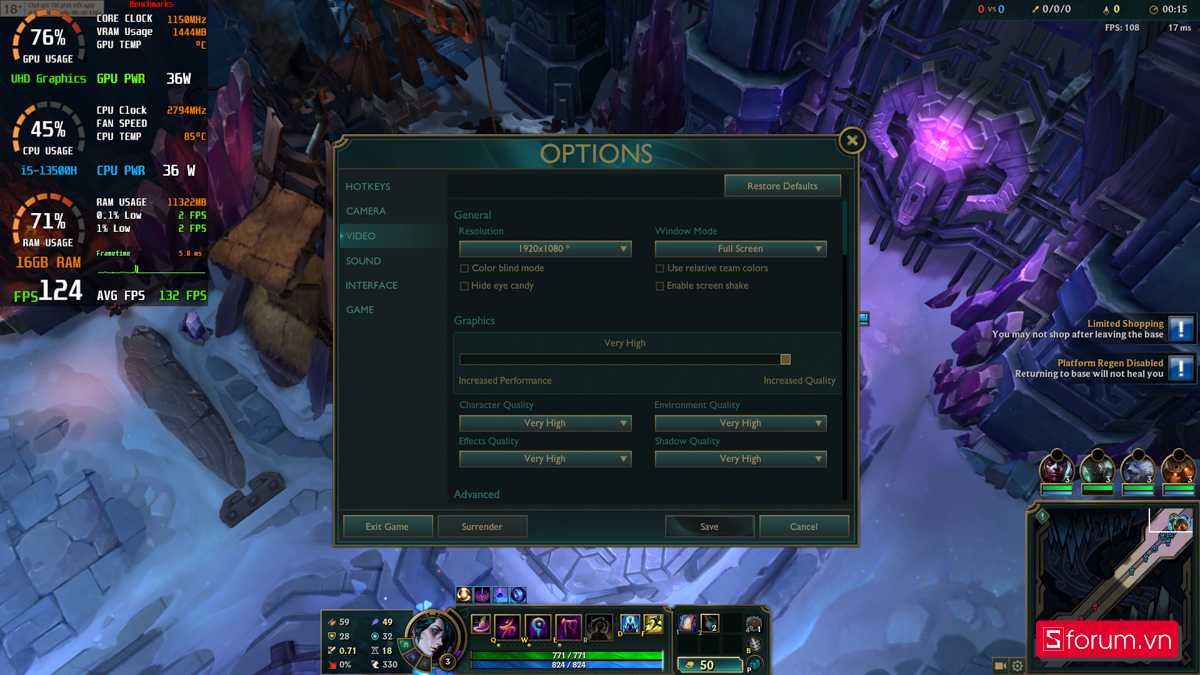Go to the Interface settings section
1200x675 pixels.
point(371,285)
